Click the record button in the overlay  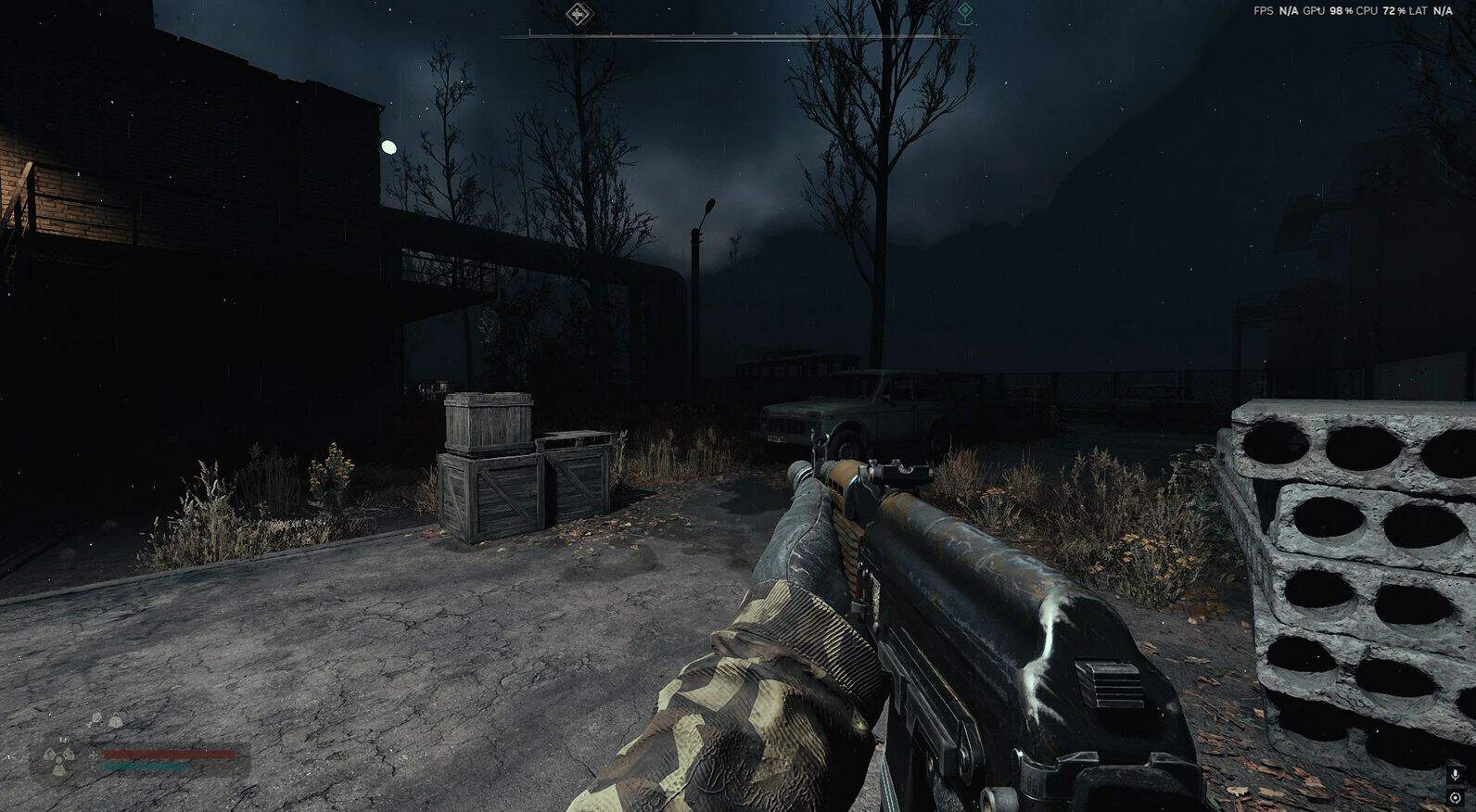pyautogui.click(x=1455, y=797)
